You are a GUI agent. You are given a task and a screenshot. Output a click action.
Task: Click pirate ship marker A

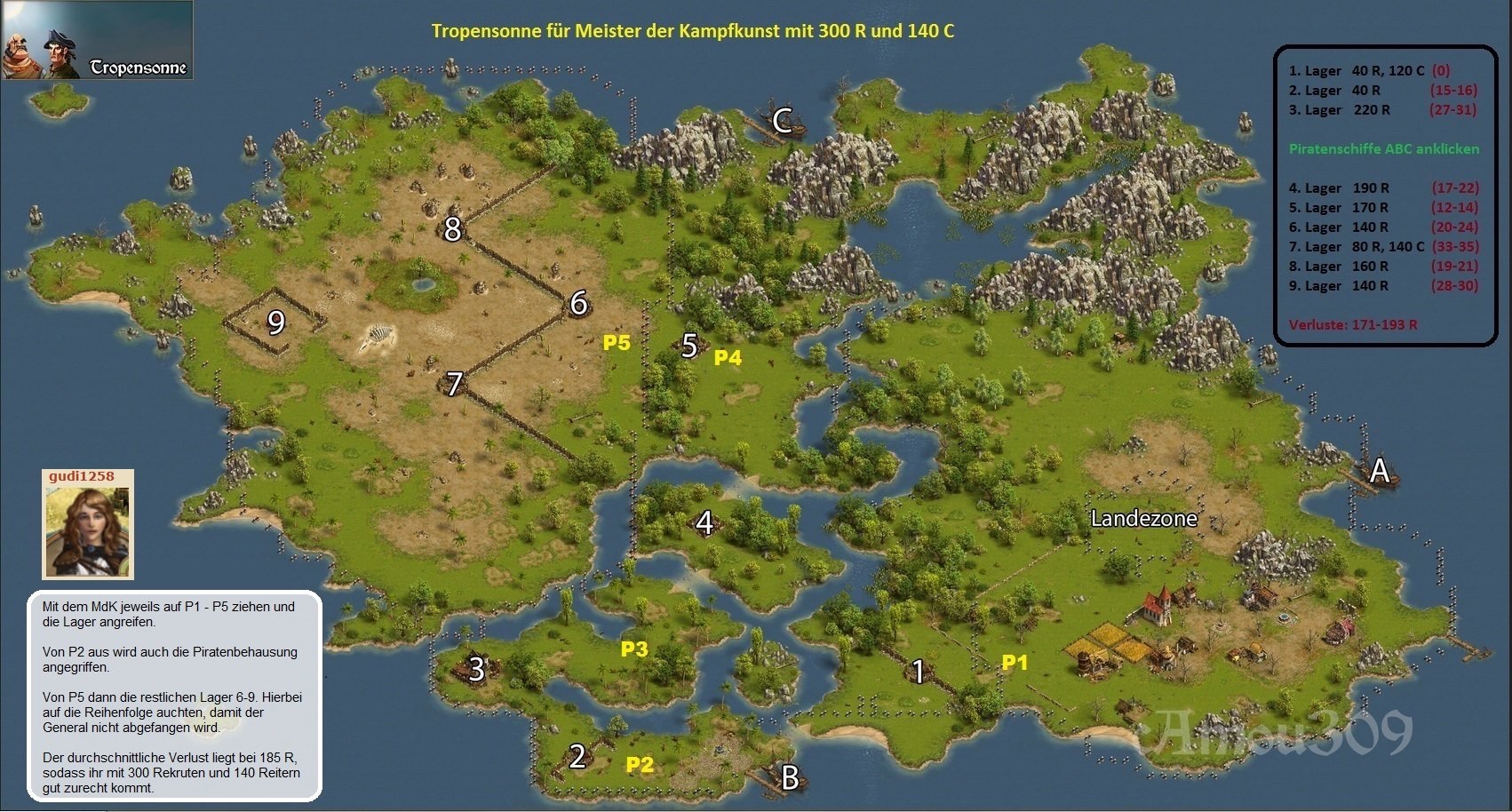pyautogui.click(x=1379, y=470)
